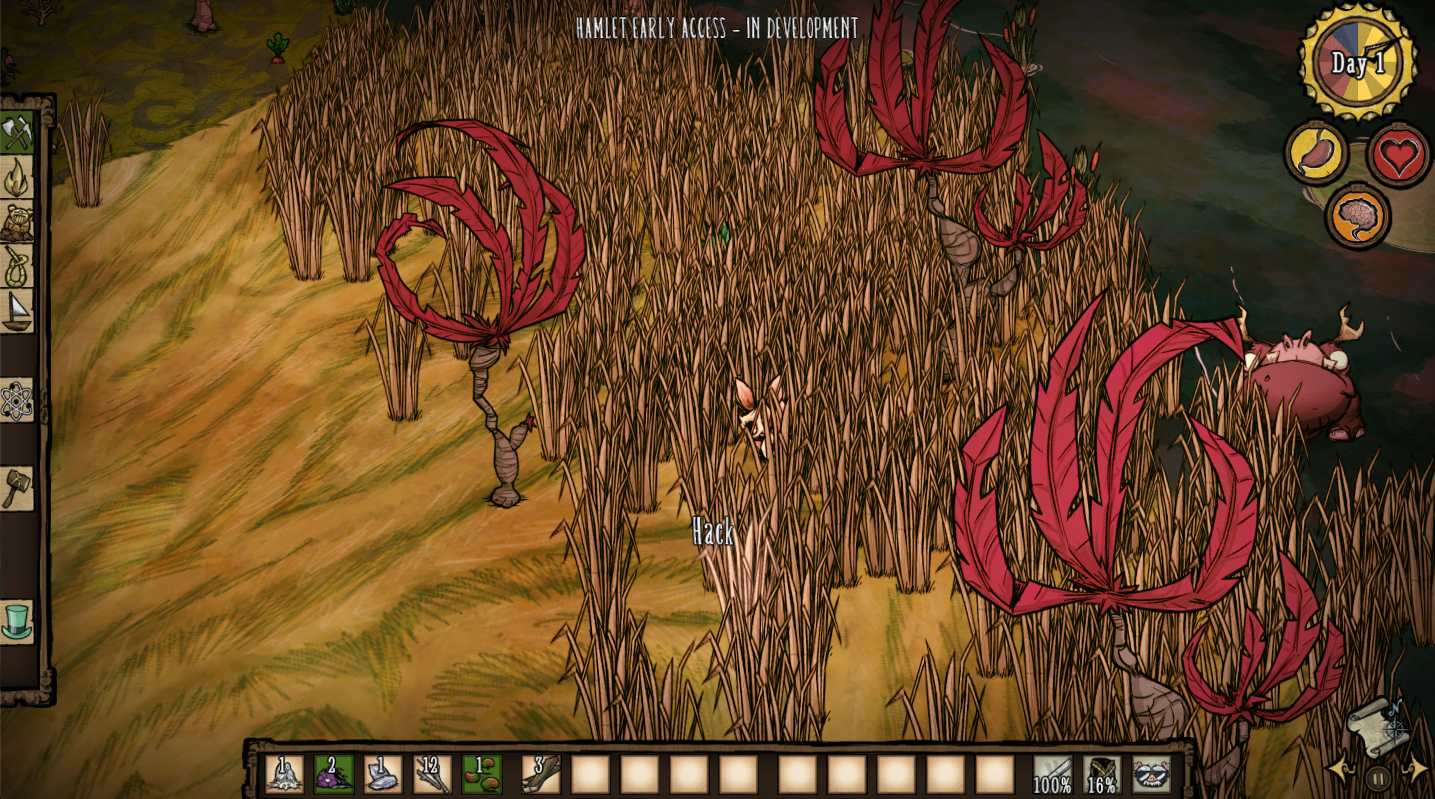This screenshot has height=799, width=1435.
Task: Select the stack of 3 brown stalks
Action: (x=541, y=774)
